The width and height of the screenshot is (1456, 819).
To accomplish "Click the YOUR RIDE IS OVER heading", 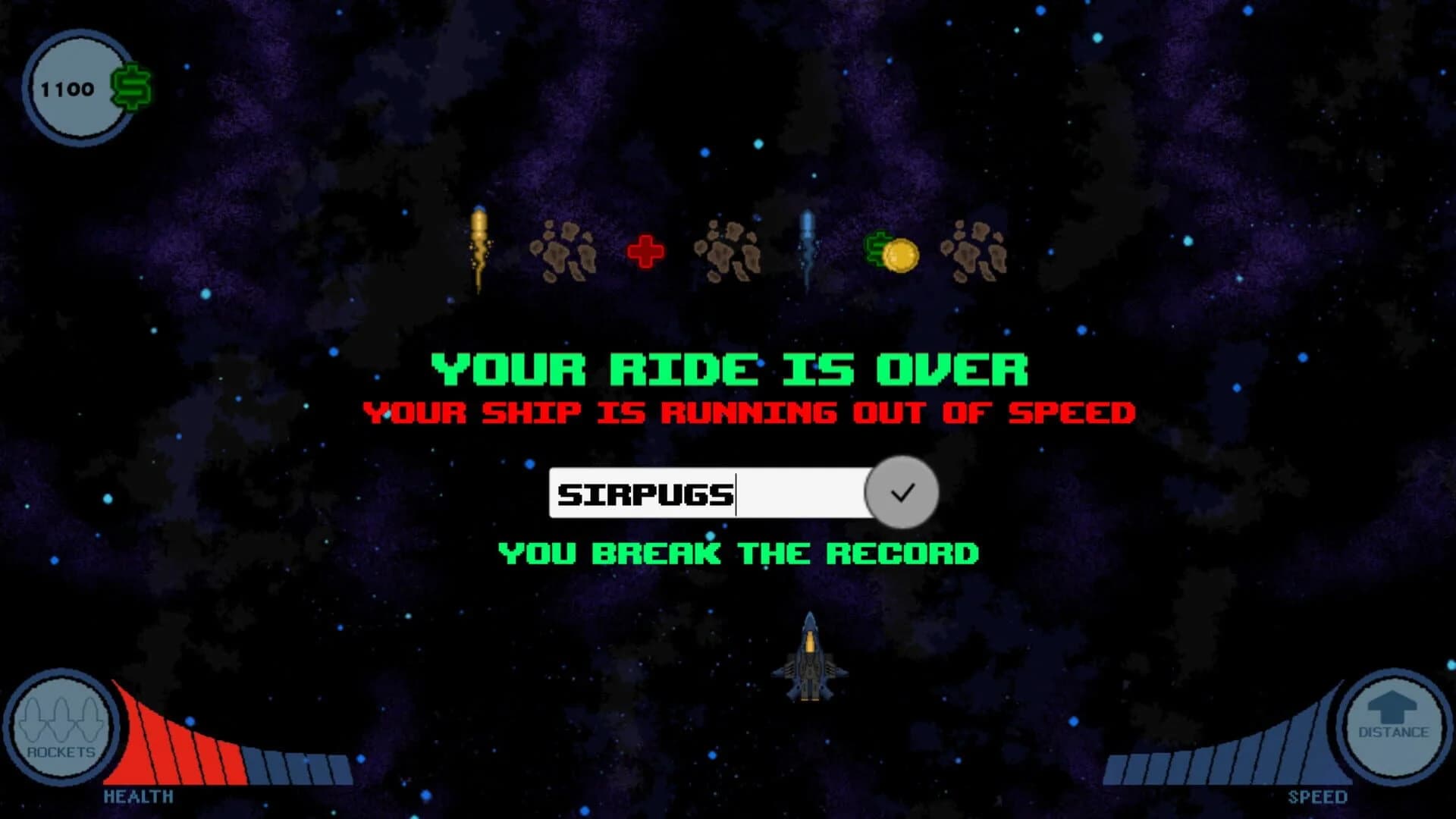I will [728, 369].
